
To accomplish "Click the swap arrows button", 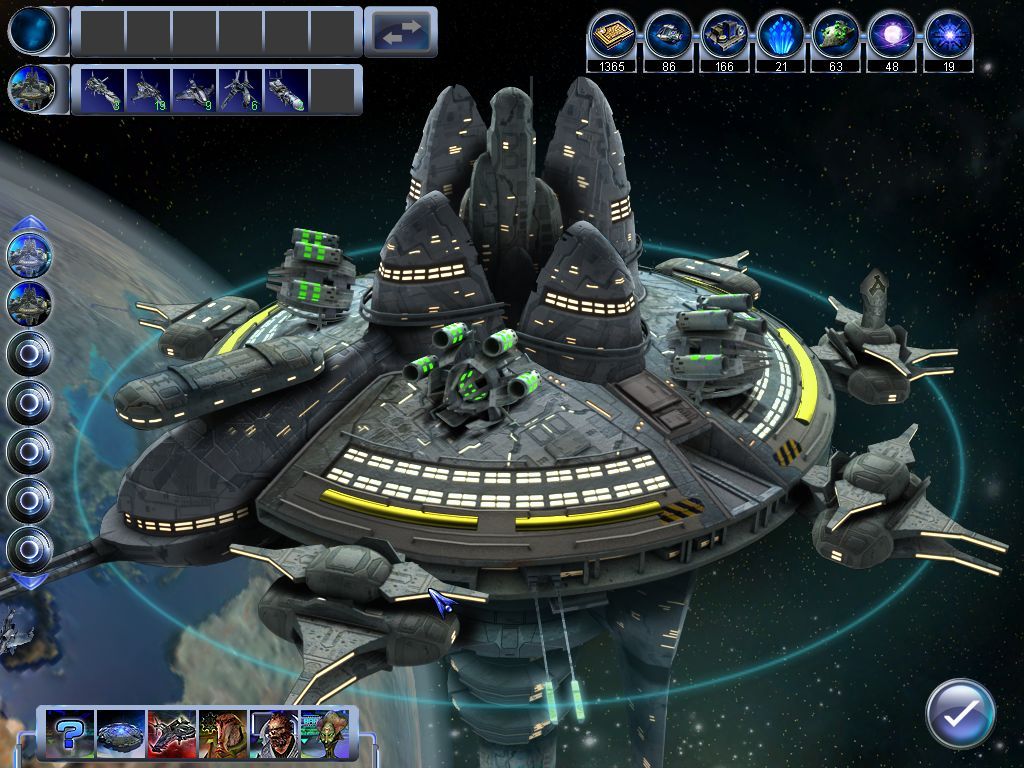I will click(x=400, y=32).
